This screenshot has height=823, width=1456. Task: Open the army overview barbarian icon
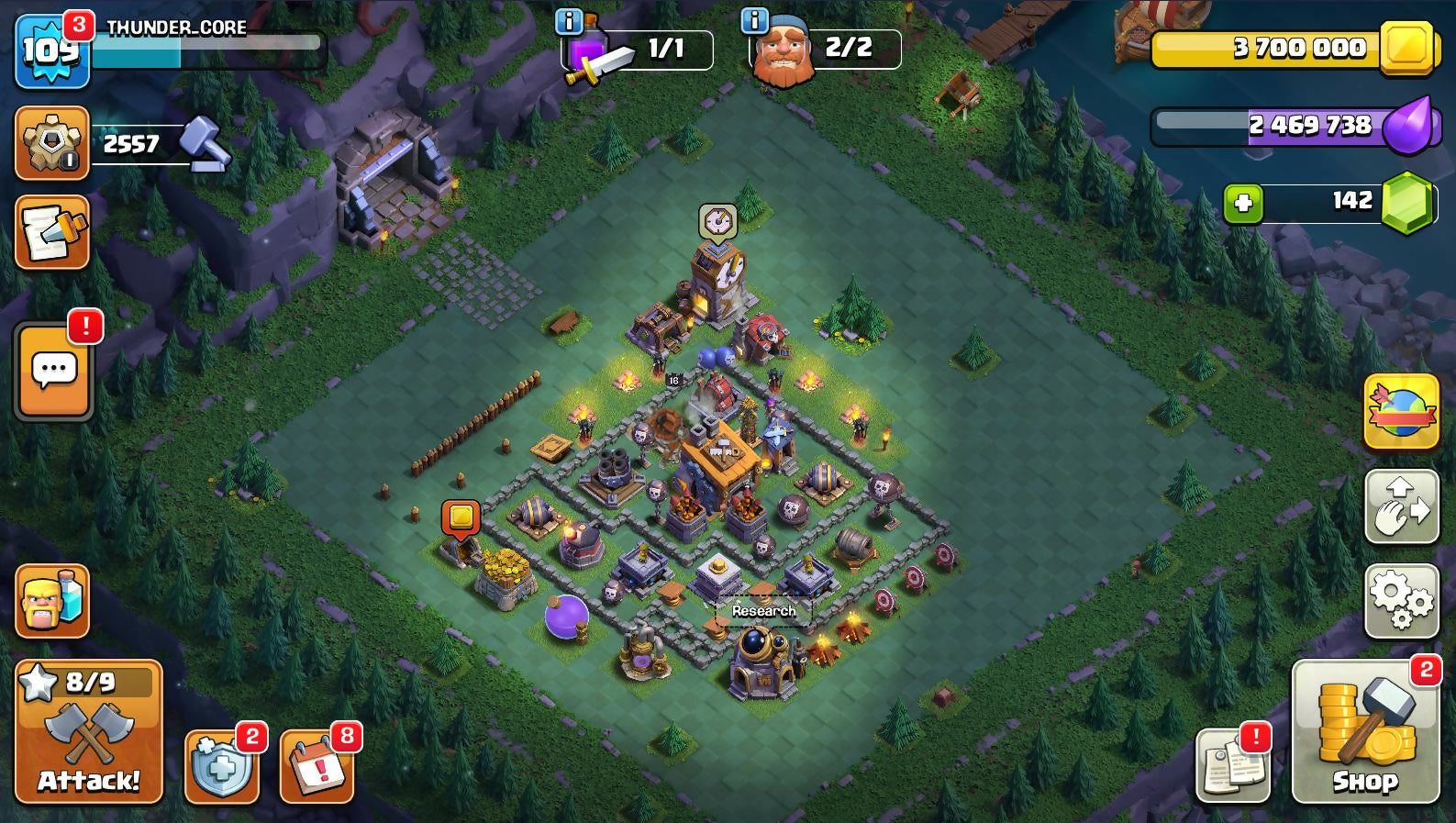(x=52, y=601)
